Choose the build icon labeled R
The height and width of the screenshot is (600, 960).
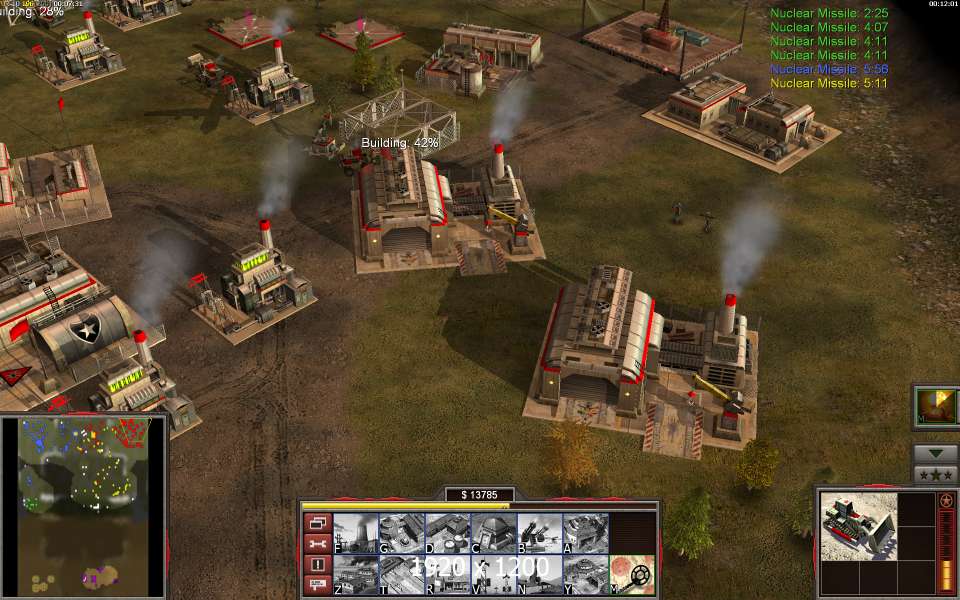coord(447,575)
